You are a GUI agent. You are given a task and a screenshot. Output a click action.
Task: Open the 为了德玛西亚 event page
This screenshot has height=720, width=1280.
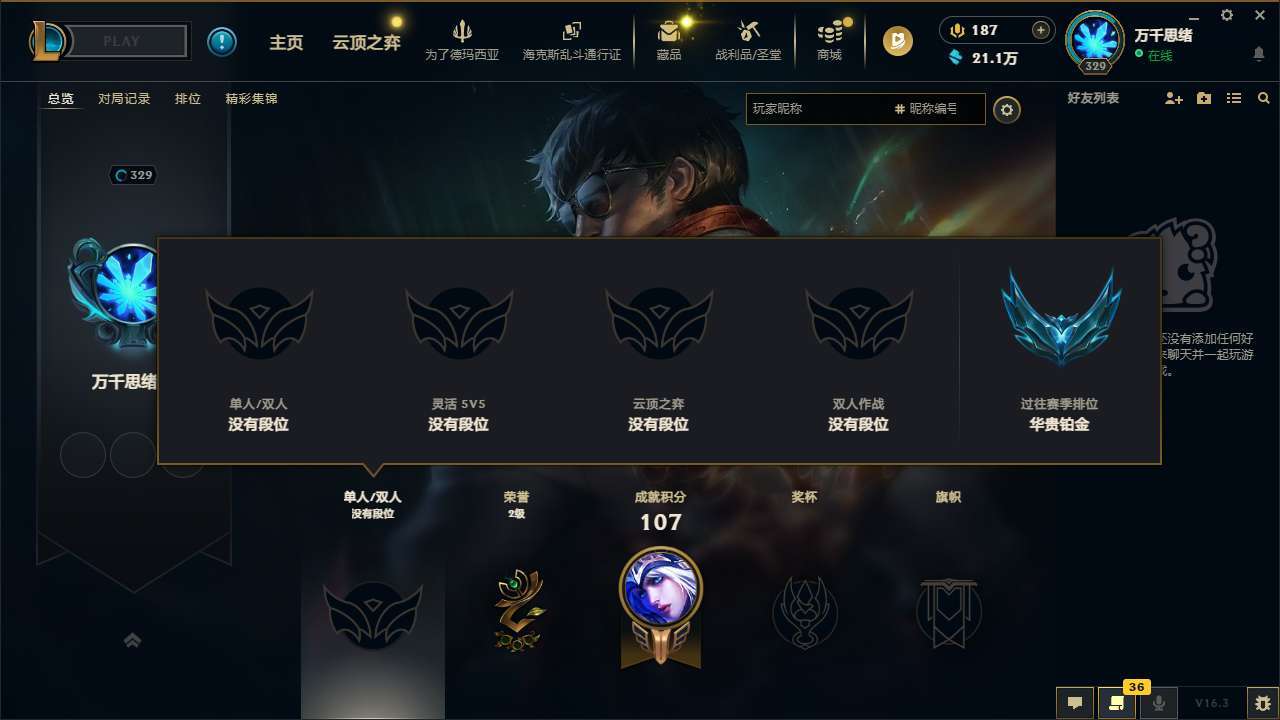pyautogui.click(x=461, y=41)
